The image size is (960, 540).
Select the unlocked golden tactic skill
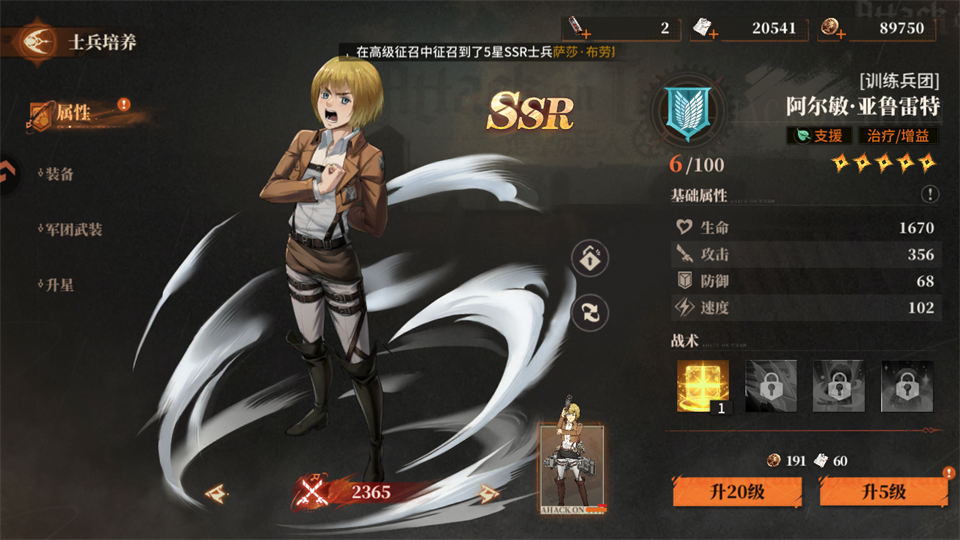(703, 385)
